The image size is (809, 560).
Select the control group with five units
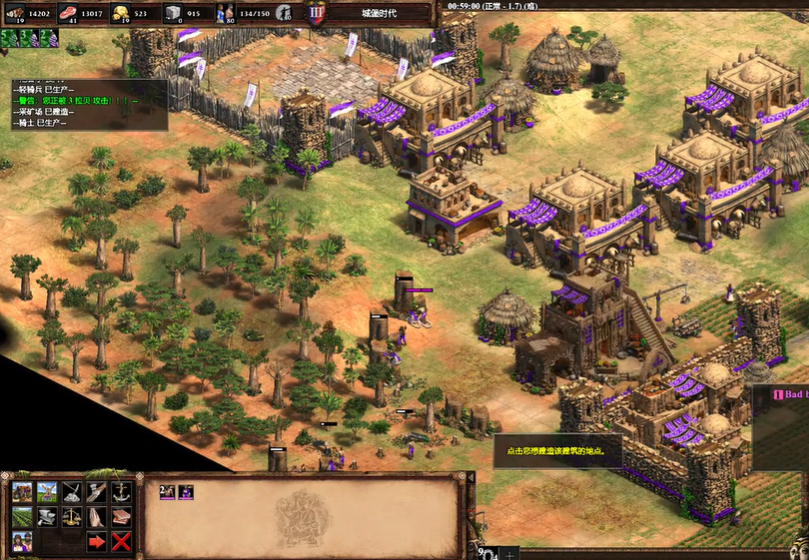(9, 38)
